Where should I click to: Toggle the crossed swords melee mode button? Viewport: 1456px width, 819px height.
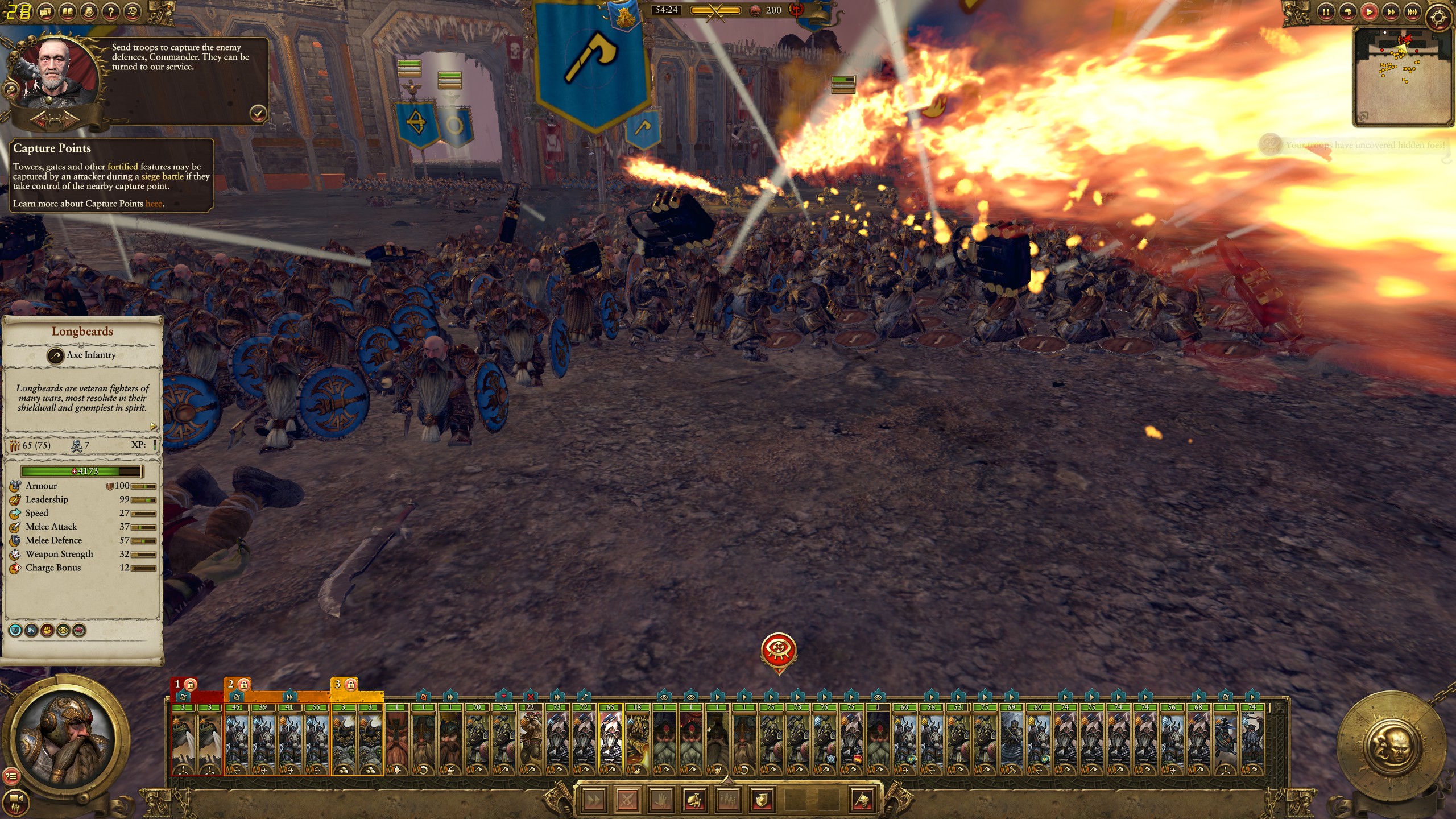(x=627, y=800)
